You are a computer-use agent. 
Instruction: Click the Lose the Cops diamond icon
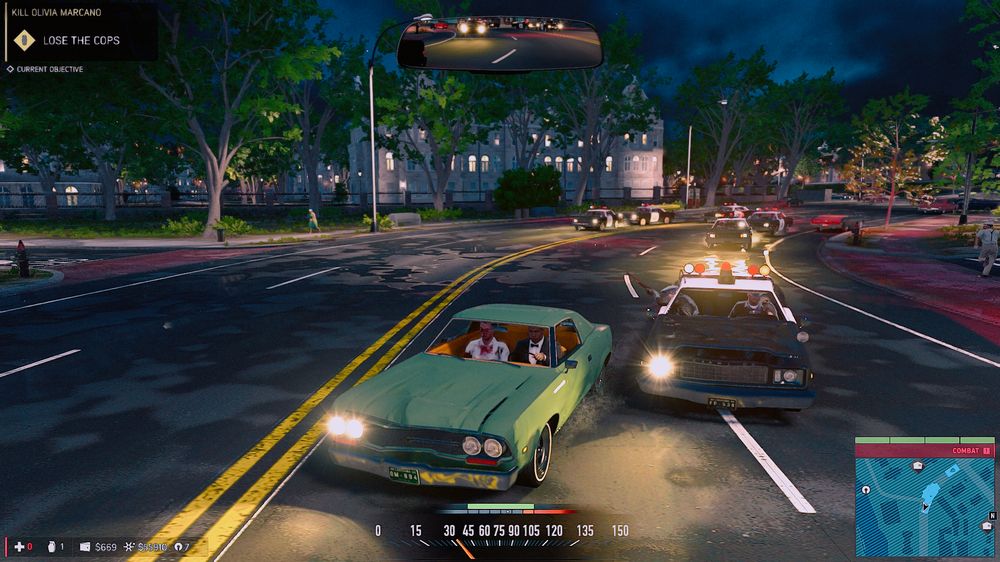pos(22,41)
